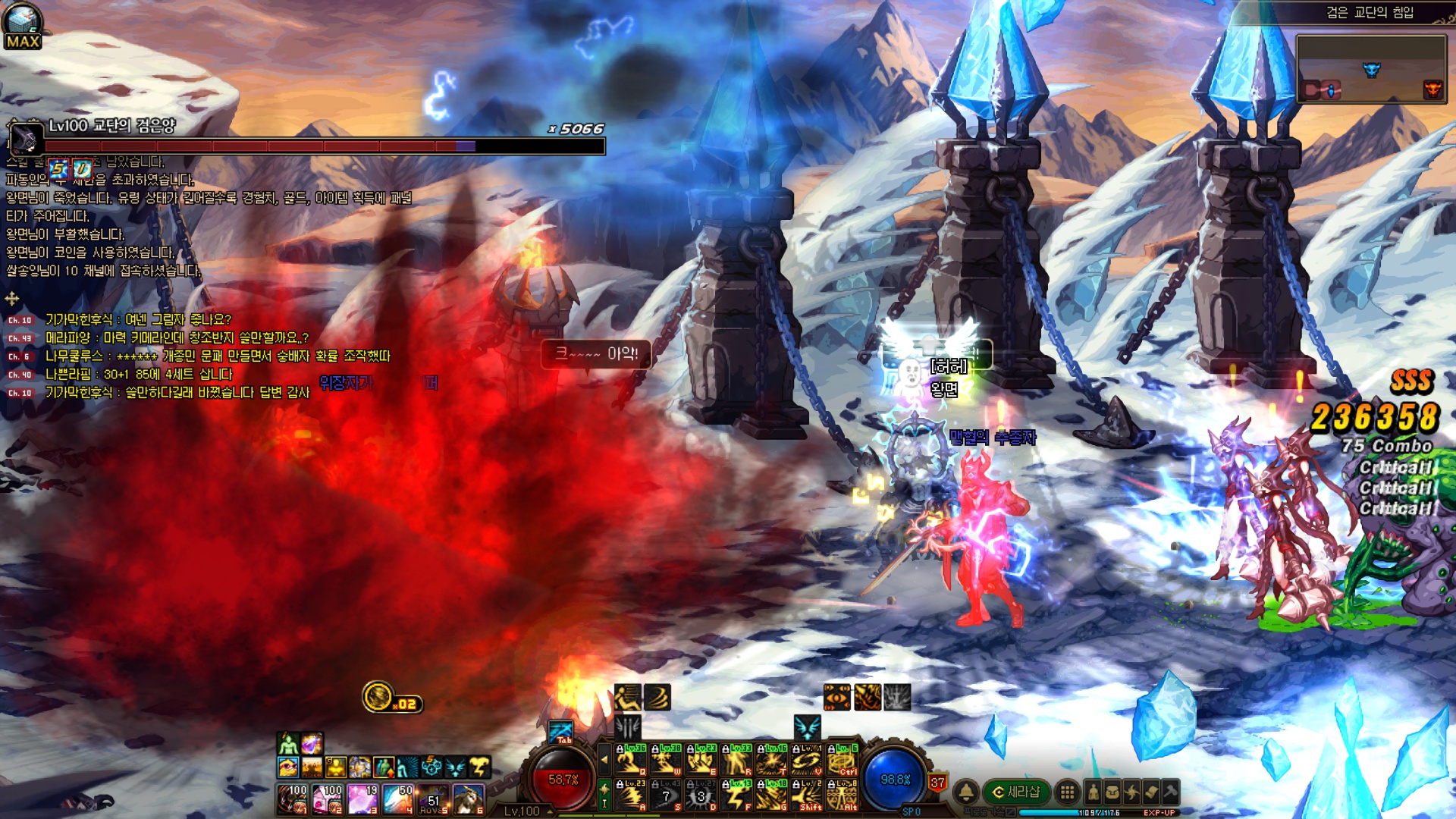This screenshot has width=1456, height=819.
Task: Click the red boss skull room on the minimap
Action: (x=1432, y=89)
